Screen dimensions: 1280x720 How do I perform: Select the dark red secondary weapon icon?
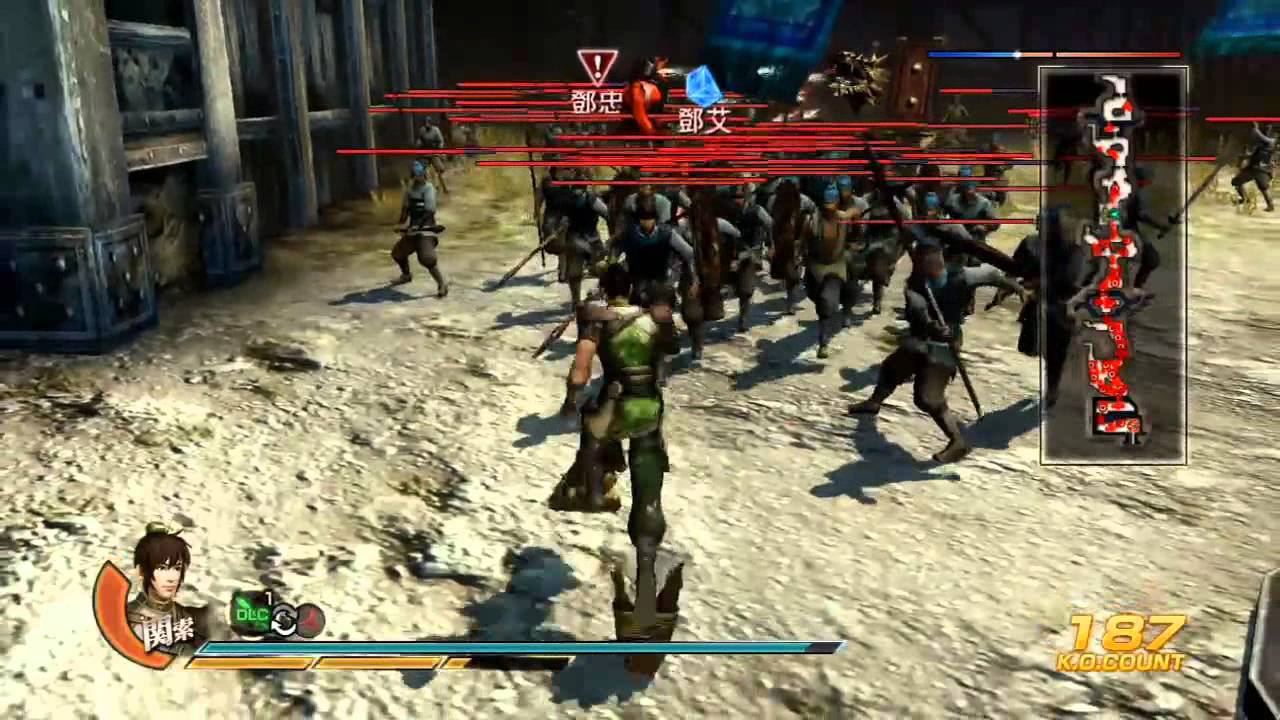point(310,621)
